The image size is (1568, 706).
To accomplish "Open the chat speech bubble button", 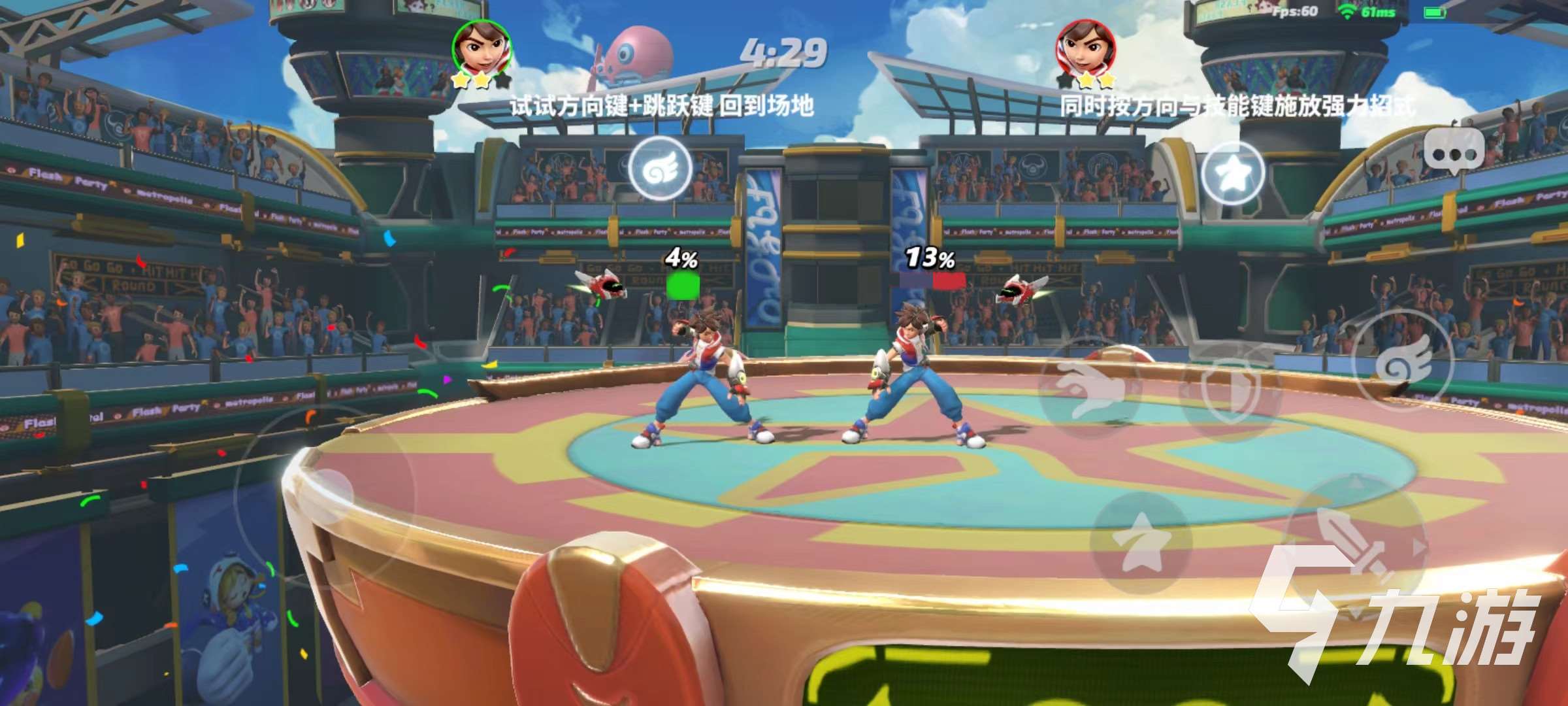I will 1453,152.
